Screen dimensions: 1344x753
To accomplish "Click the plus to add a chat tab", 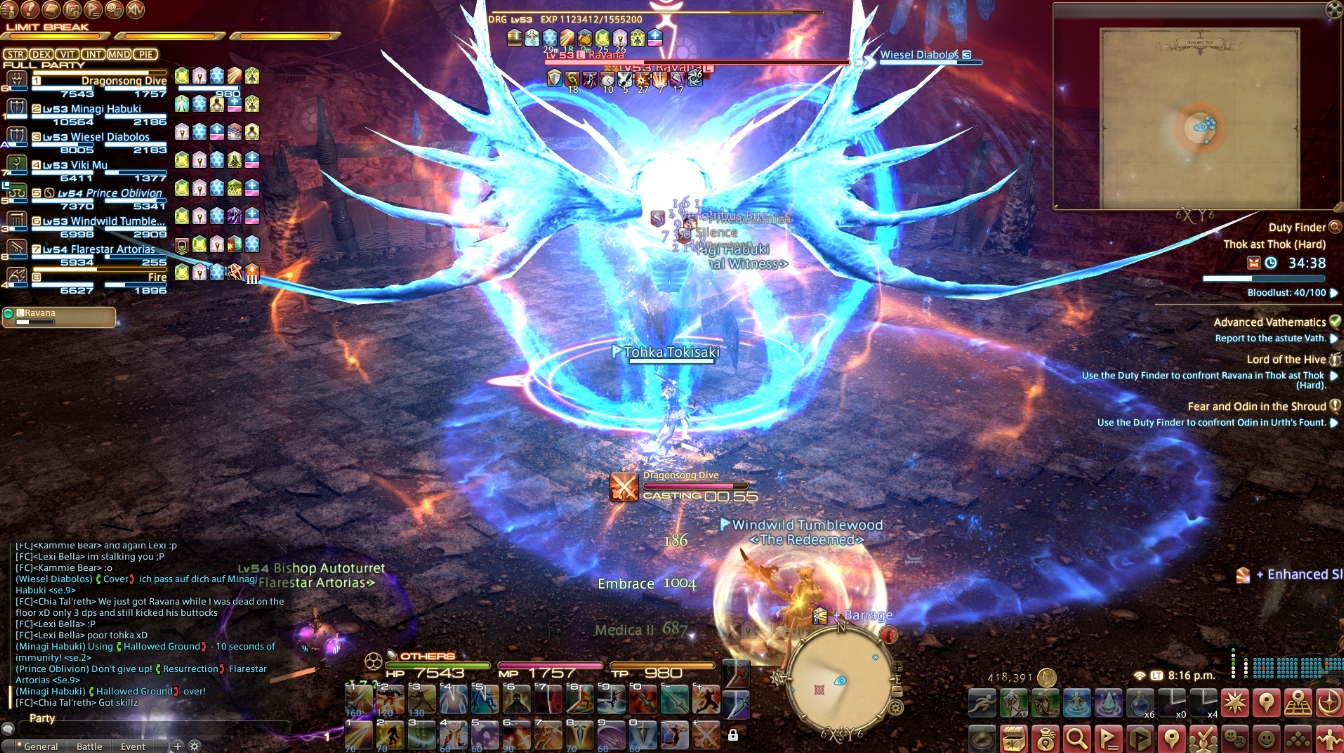I will 178,744.
